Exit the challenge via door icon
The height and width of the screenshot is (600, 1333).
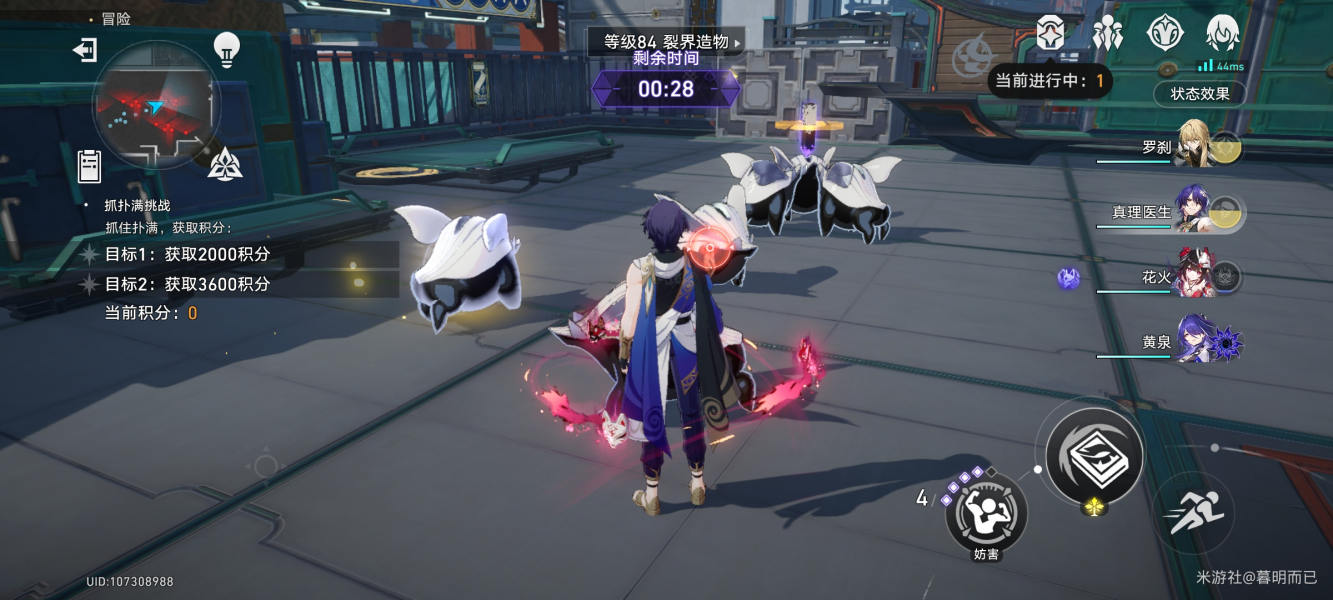tap(85, 50)
